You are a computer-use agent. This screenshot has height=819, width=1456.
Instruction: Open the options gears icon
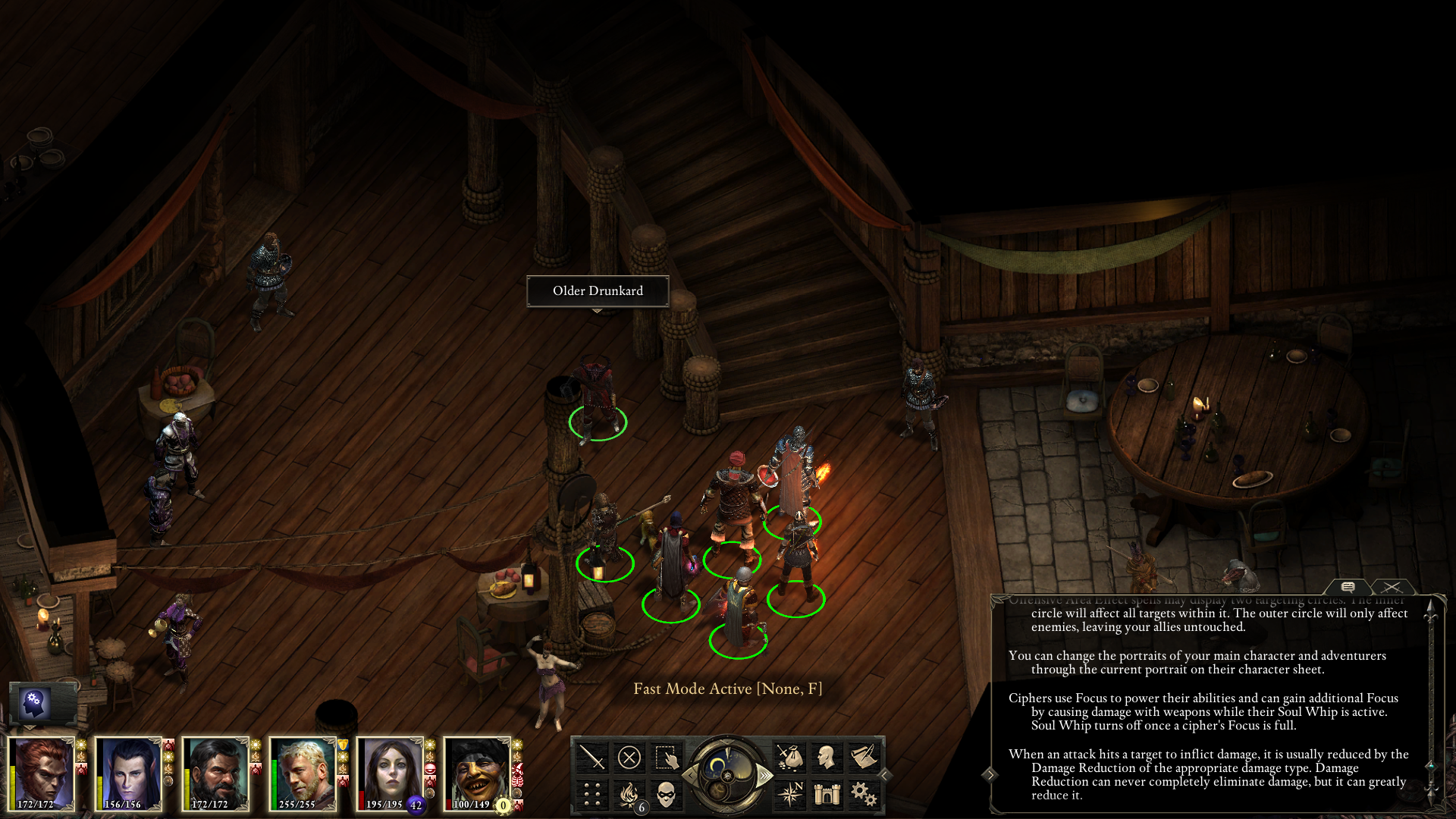click(863, 794)
